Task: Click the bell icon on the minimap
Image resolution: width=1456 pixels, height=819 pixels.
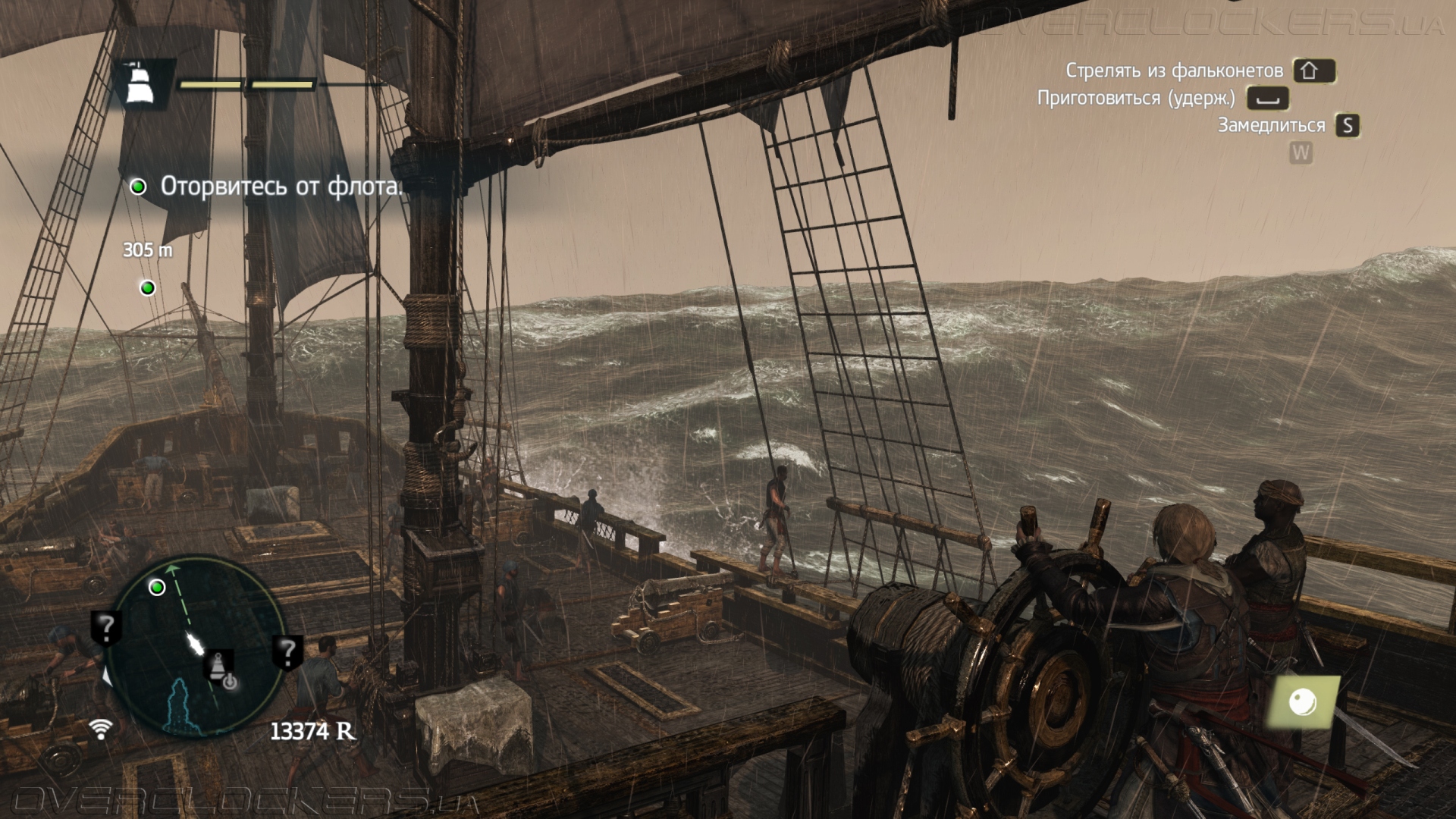Action: [218, 664]
